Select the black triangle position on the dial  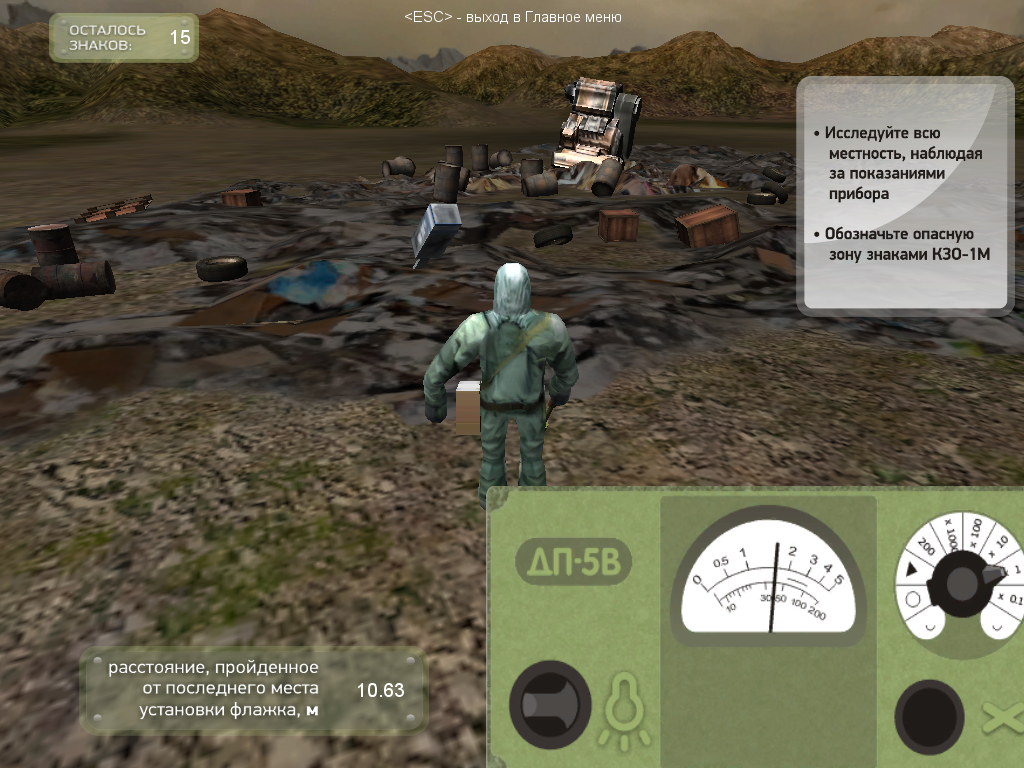click(x=911, y=571)
